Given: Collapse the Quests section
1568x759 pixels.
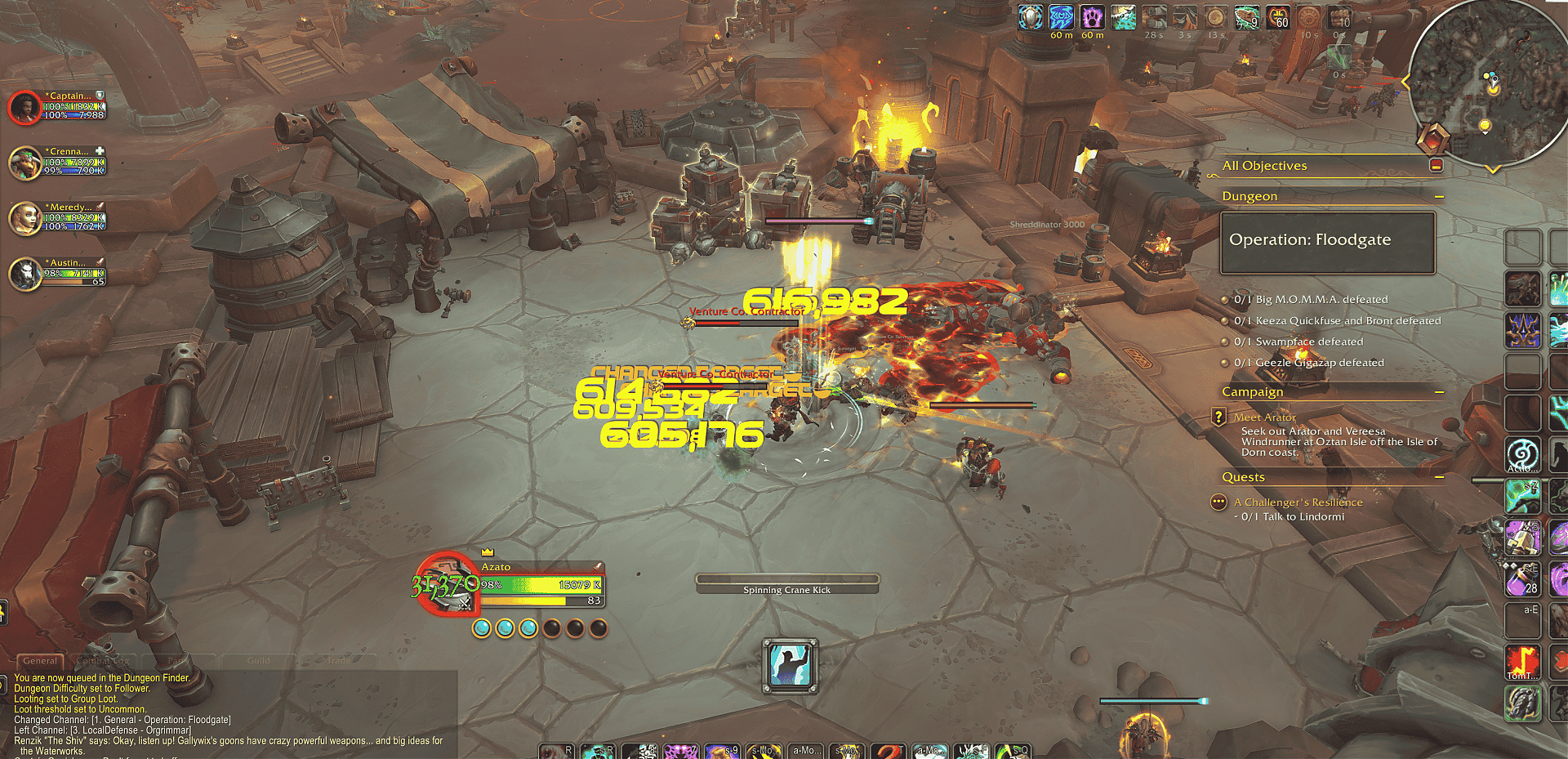Looking at the screenshot, I should tap(1439, 477).
